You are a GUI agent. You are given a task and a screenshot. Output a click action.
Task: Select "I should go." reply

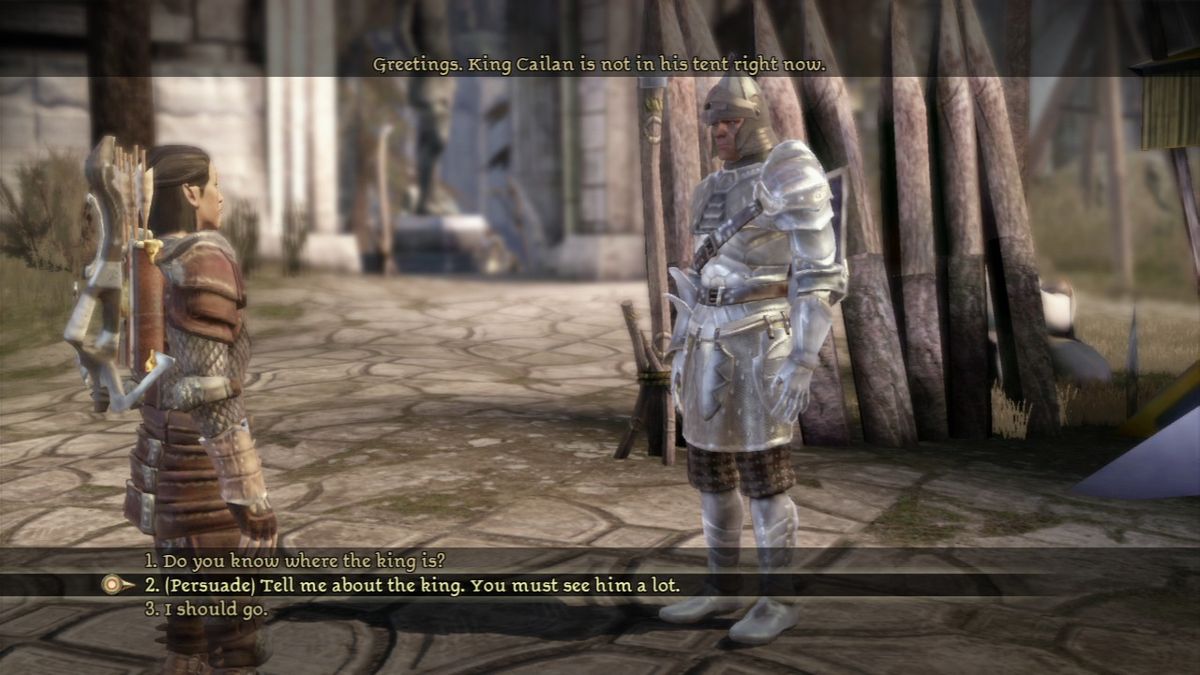point(206,608)
